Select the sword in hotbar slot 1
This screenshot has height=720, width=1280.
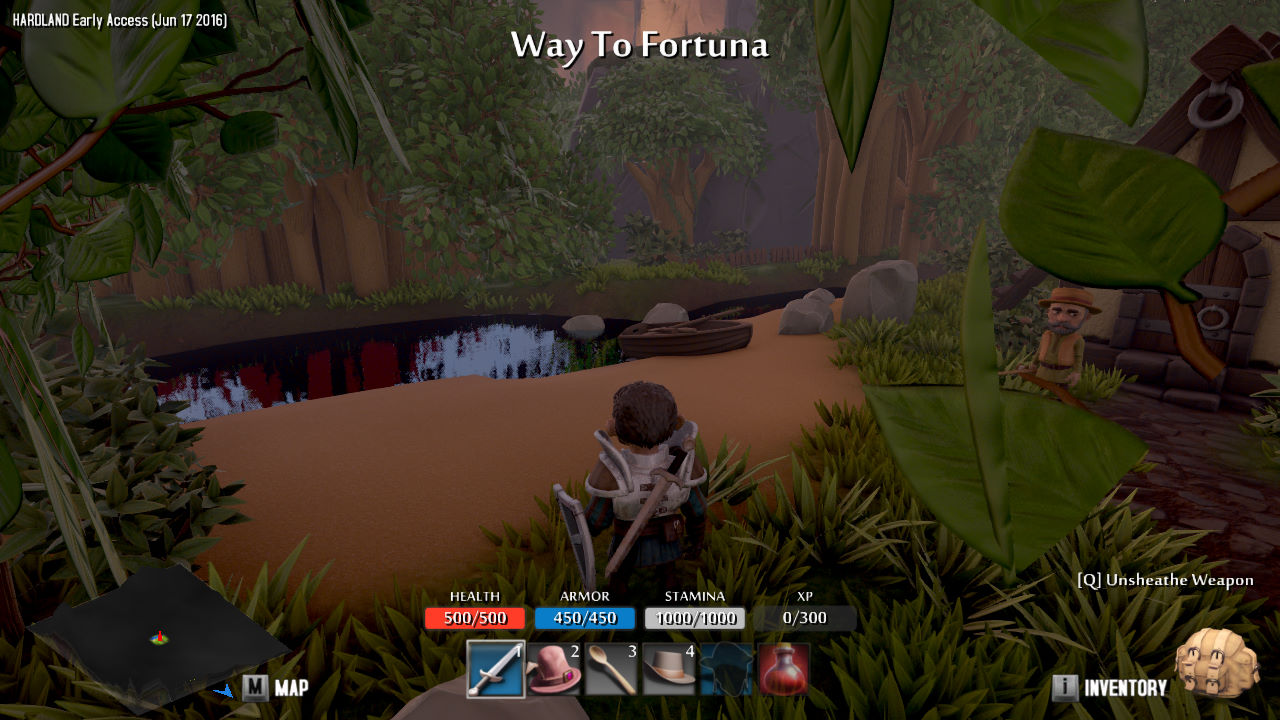pyautogui.click(x=495, y=669)
